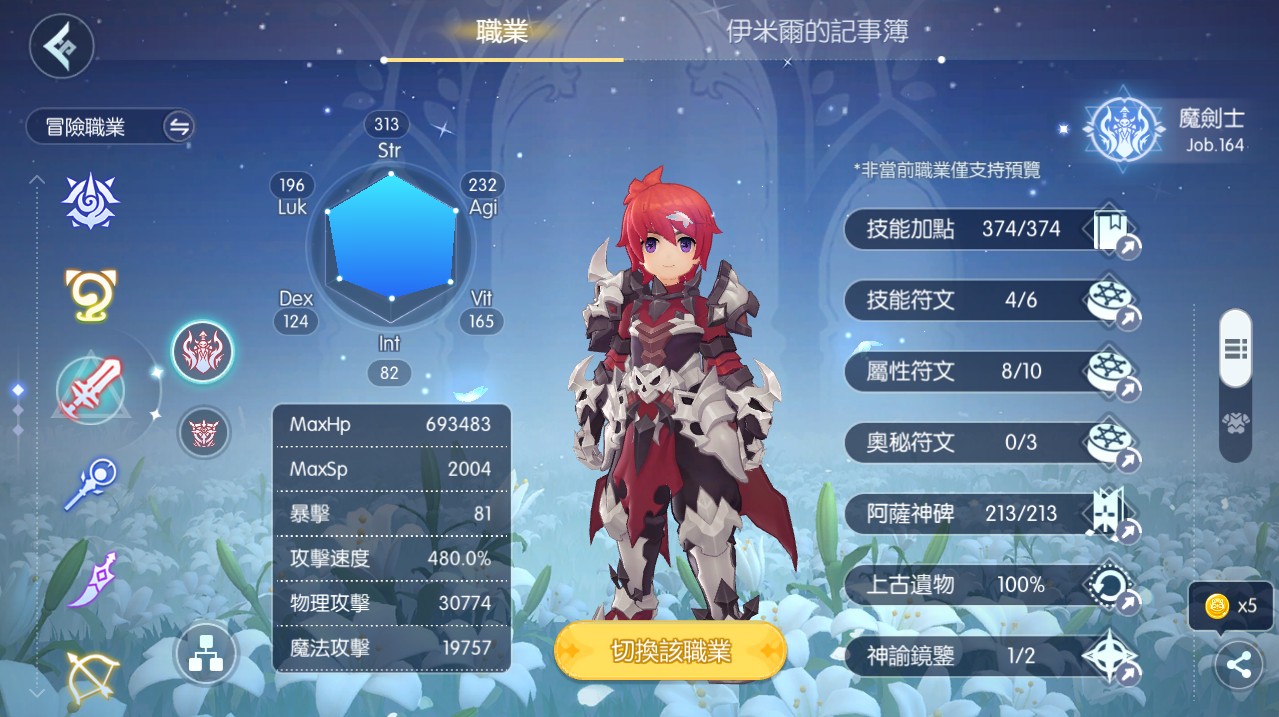Open the 阿薩神碑 Aesir monument entry
Image resolution: width=1279 pixels, height=717 pixels.
click(x=990, y=514)
